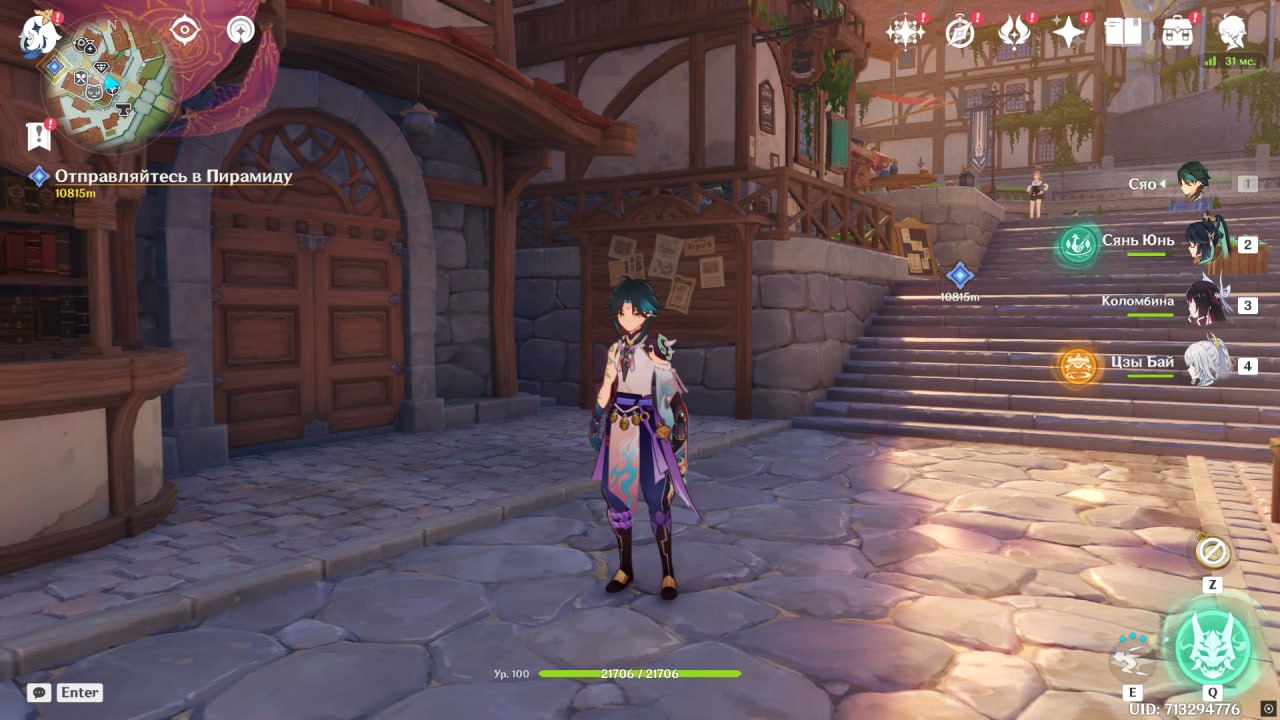Select party member Сяо
The image size is (1280, 720).
(1193, 184)
